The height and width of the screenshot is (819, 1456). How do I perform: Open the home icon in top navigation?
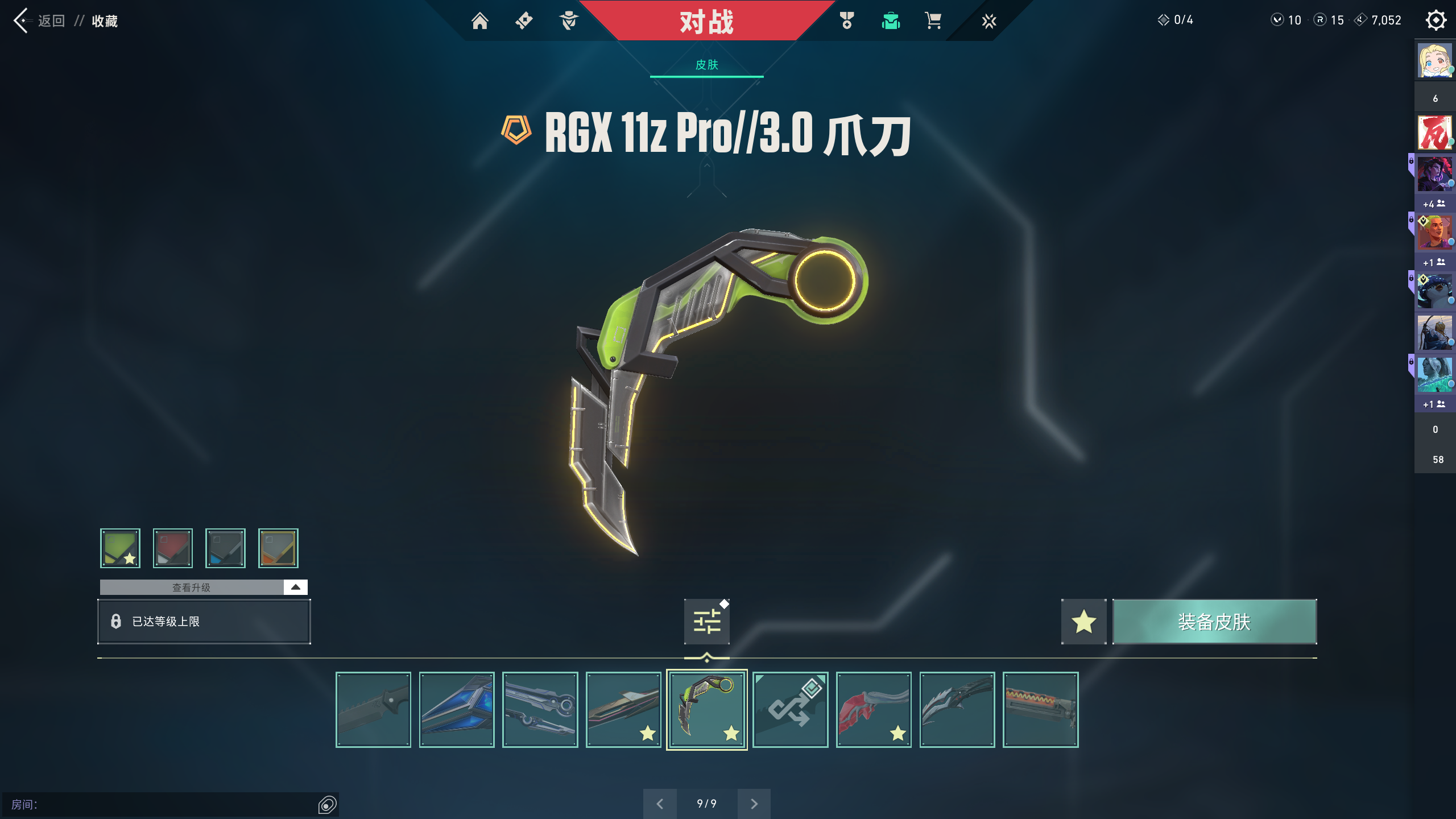point(479,21)
